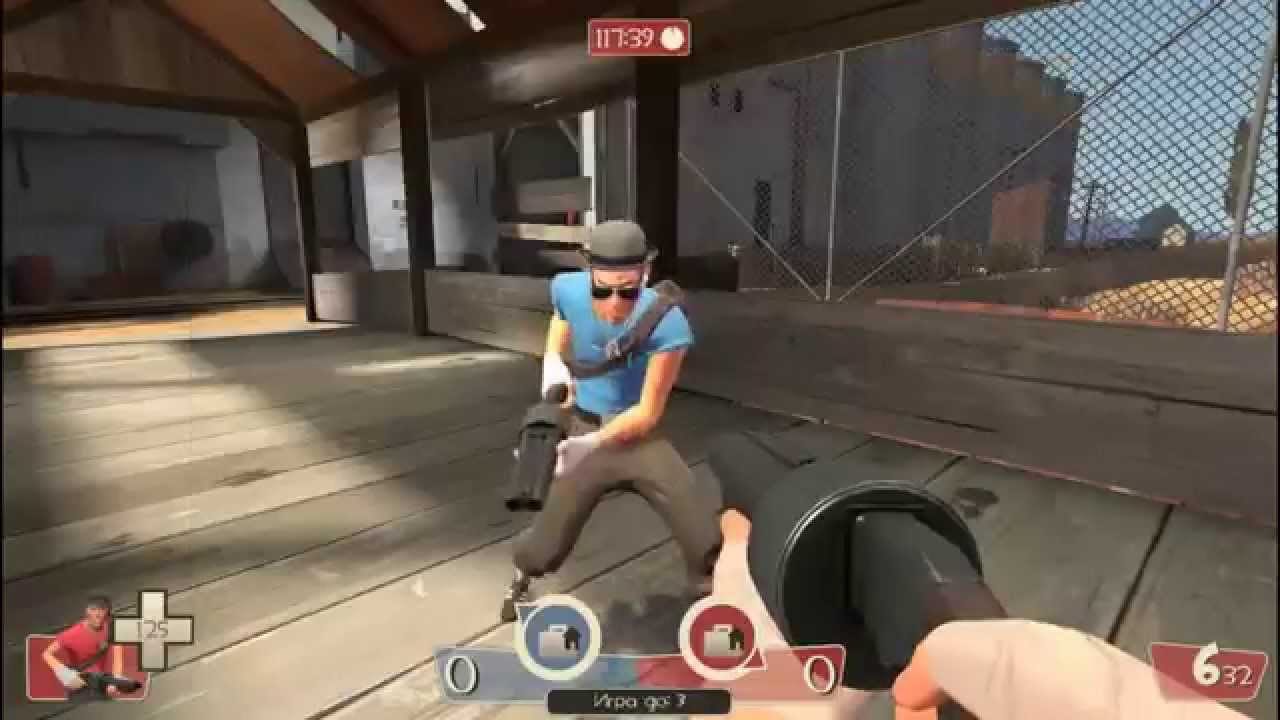Click the stopwatch icon beside the timer
Viewport: 1280px width, 720px height.
pyautogui.click(x=674, y=36)
